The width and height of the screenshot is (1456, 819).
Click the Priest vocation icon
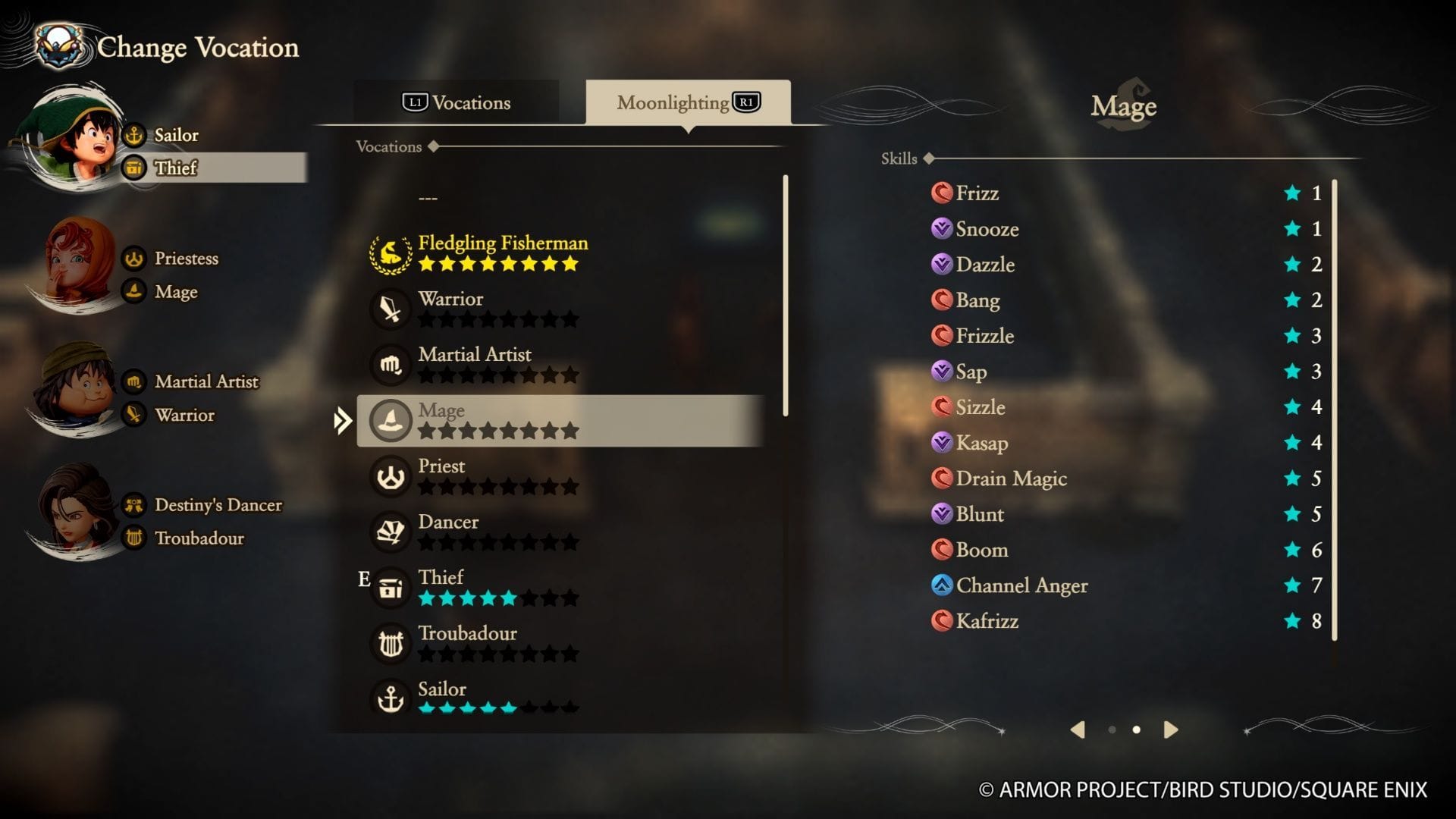tap(390, 476)
